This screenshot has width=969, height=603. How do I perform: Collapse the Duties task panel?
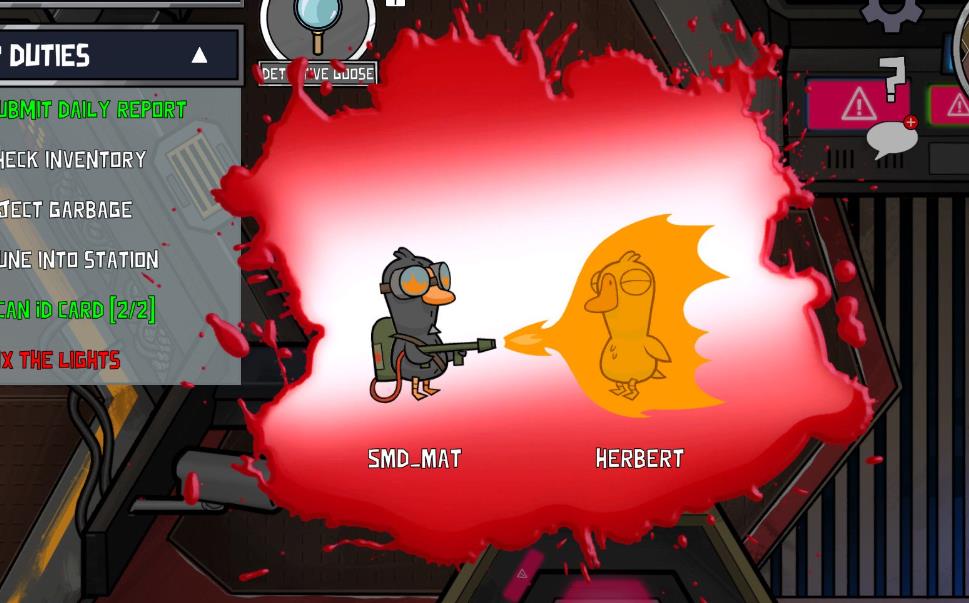pyautogui.click(x=199, y=55)
